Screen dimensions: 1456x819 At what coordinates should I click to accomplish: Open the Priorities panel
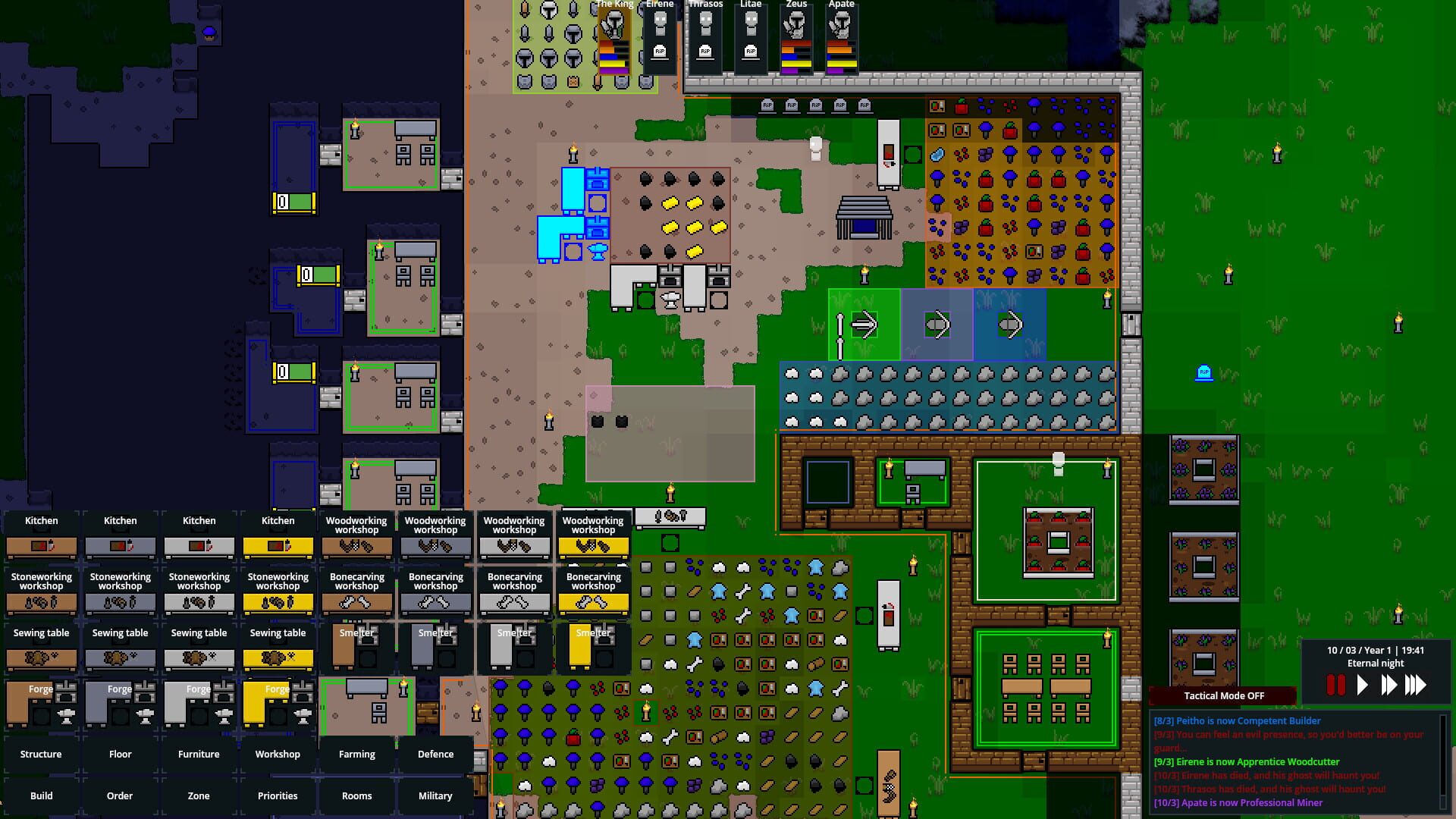(x=278, y=795)
